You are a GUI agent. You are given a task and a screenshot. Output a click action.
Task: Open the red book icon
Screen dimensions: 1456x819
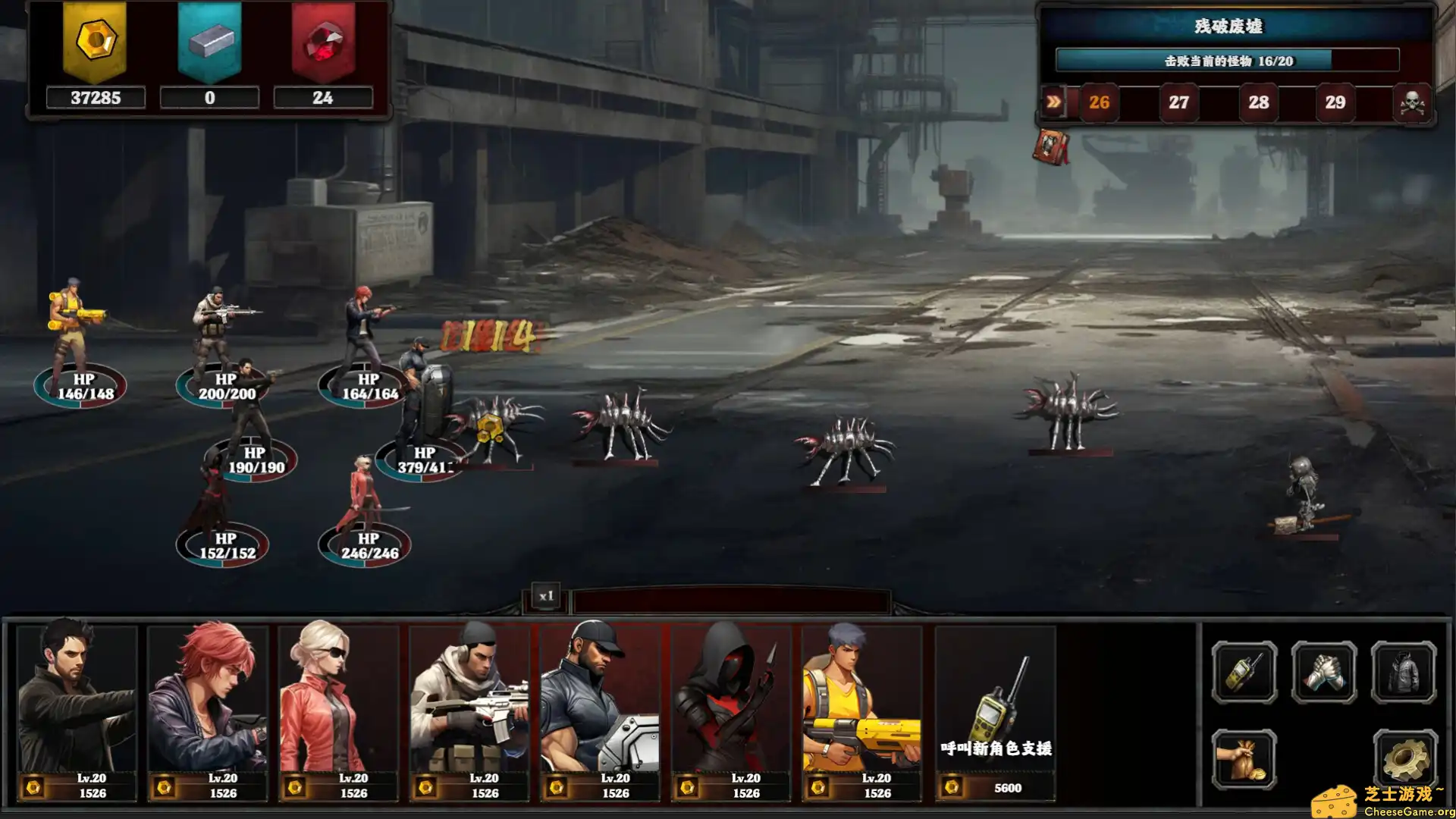point(1051,146)
